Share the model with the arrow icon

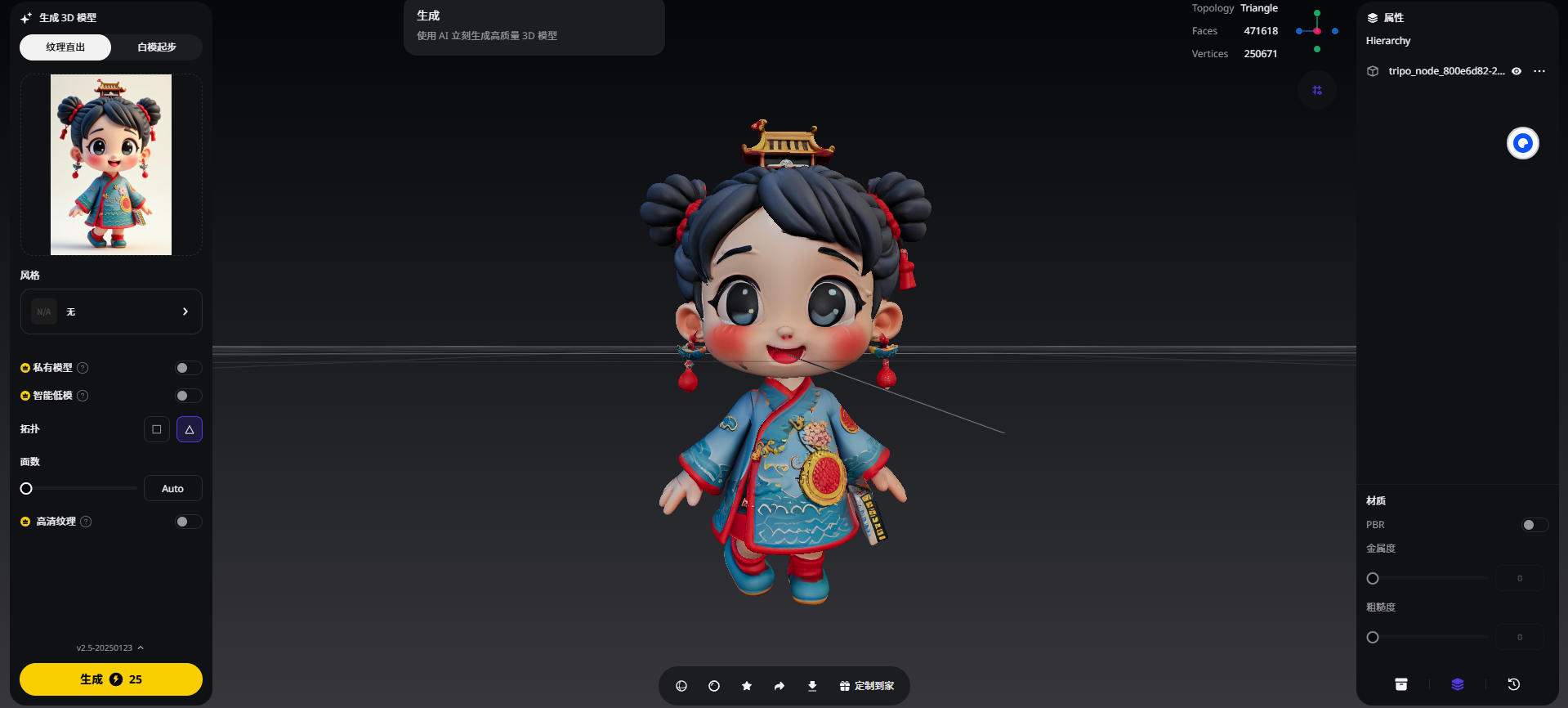click(x=780, y=686)
